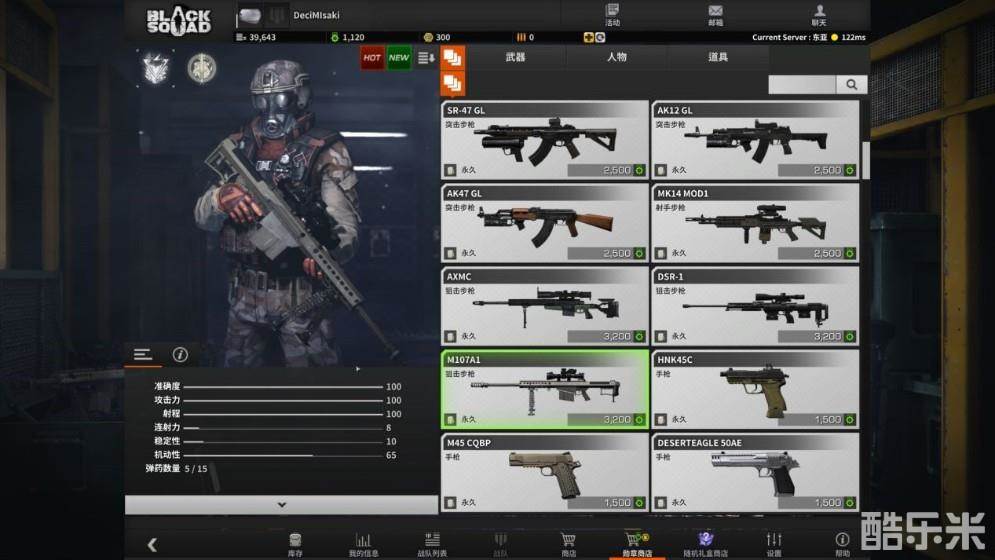Open the 聊天 chat panel
The width and height of the screenshot is (995, 560).
(x=819, y=15)
